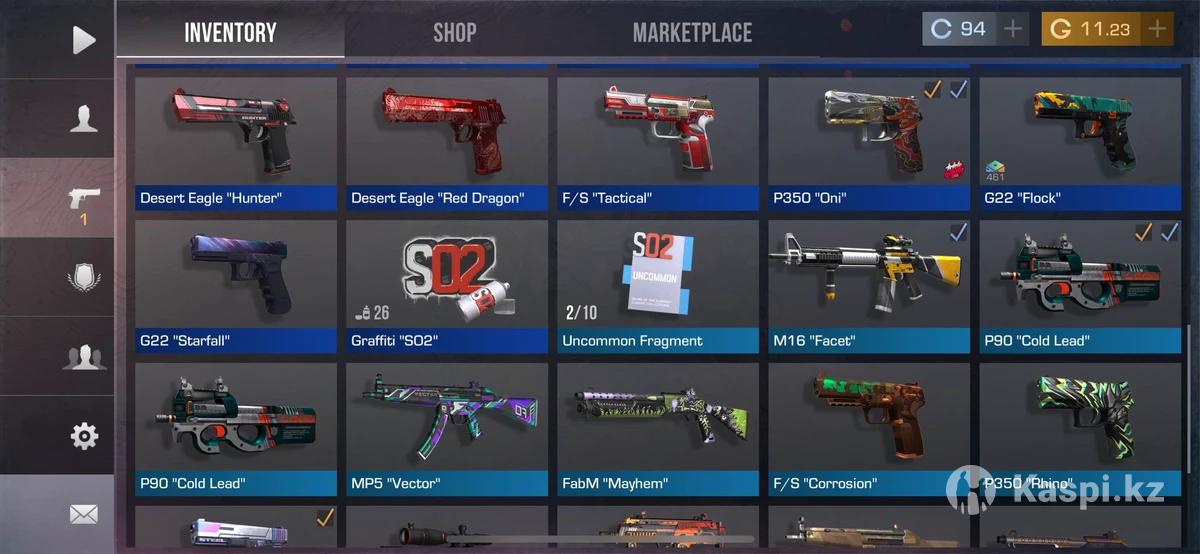Select the F/S "Tactical" pistol
The image size is (1200, 554).
658,143
